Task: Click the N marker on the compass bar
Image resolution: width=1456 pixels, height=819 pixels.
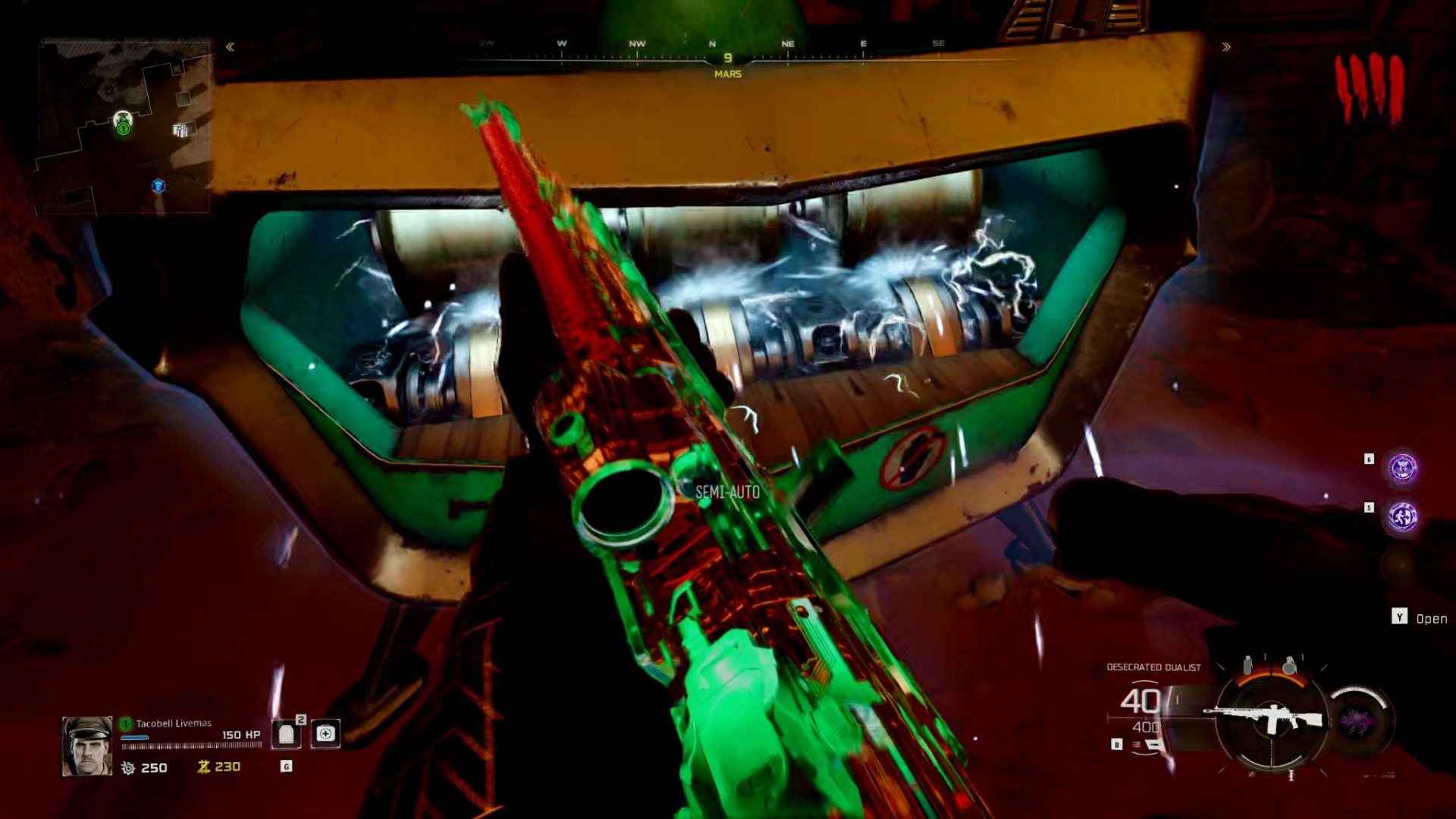Action: (711, 44)
